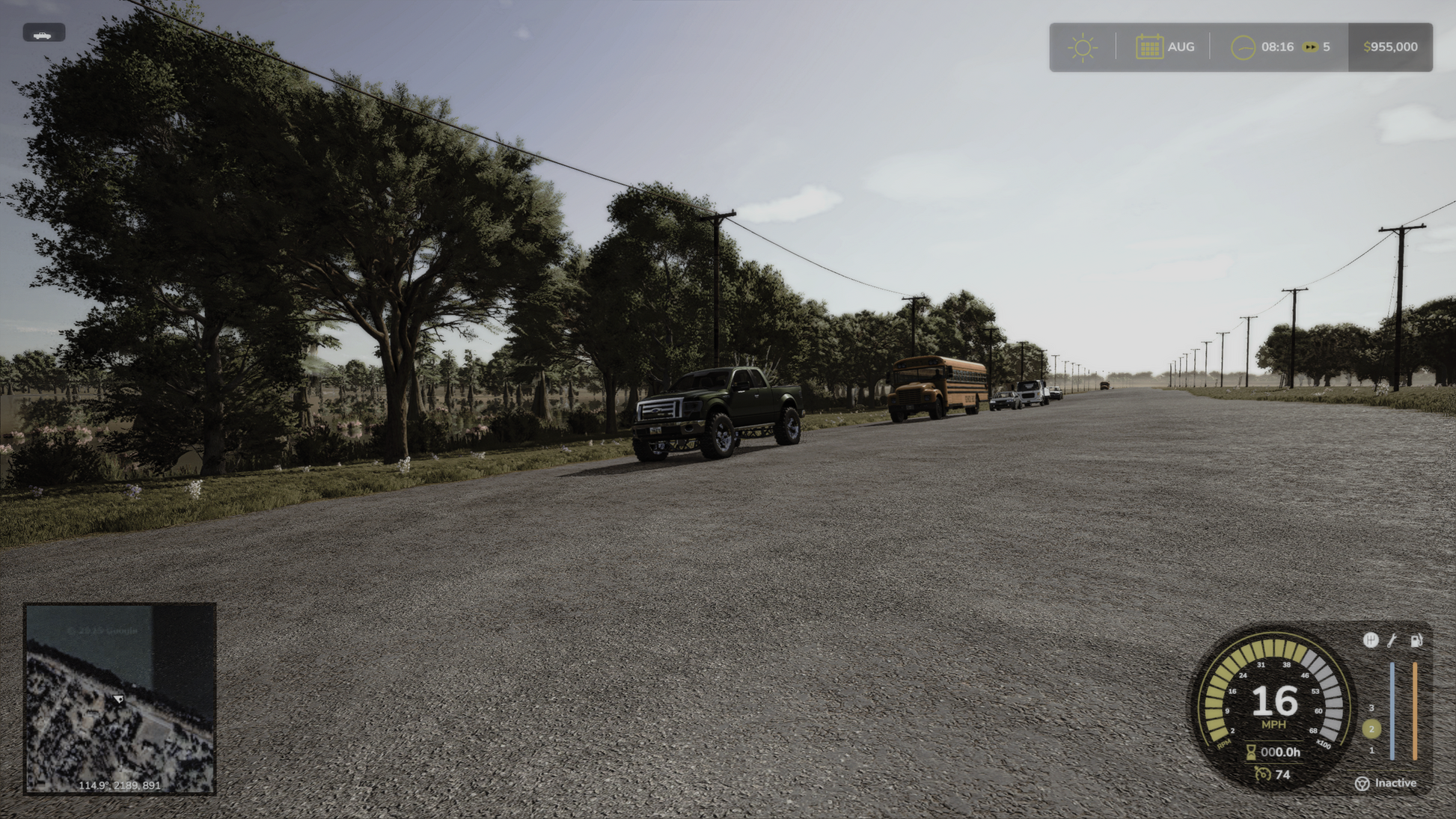Select the clock icon
Viewport: 1456px width, 819px height.
tap(1243, 47)
